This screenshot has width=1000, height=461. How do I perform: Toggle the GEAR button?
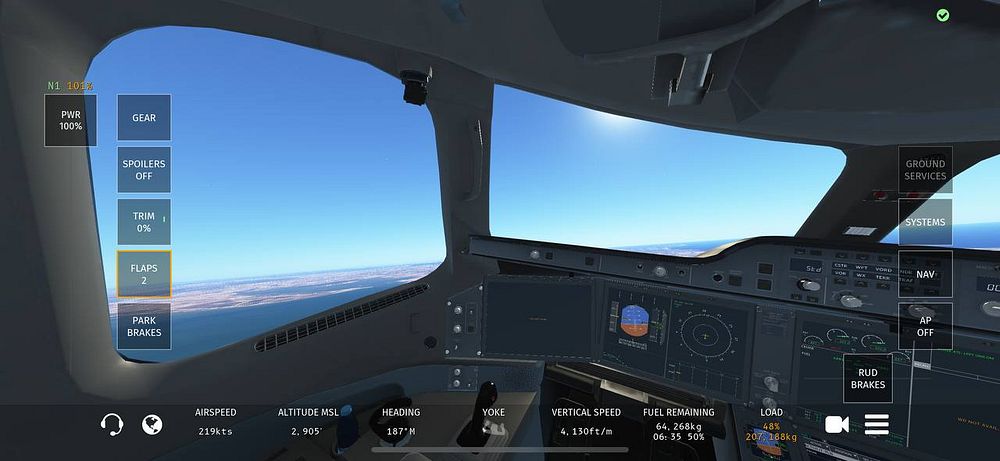coord(144,118)
